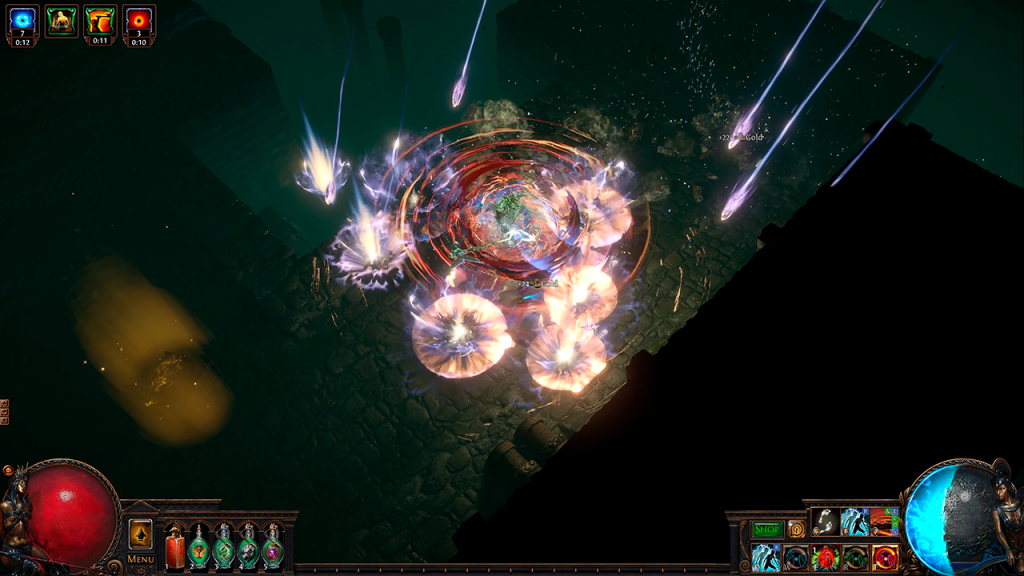Open the green Shop button
Image resolution: width=1024 pixels, height=576 pixels.
click(x=767, y=529)
